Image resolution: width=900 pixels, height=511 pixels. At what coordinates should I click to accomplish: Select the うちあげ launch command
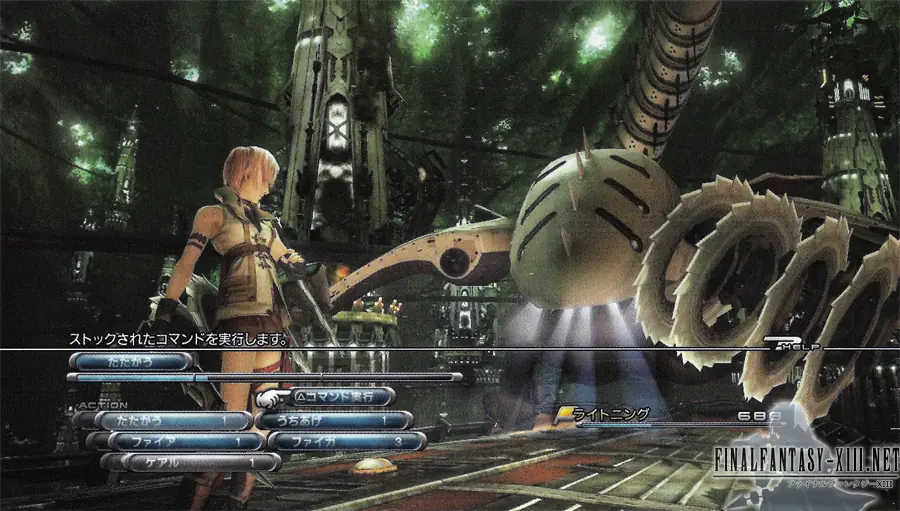pos(334,420)
